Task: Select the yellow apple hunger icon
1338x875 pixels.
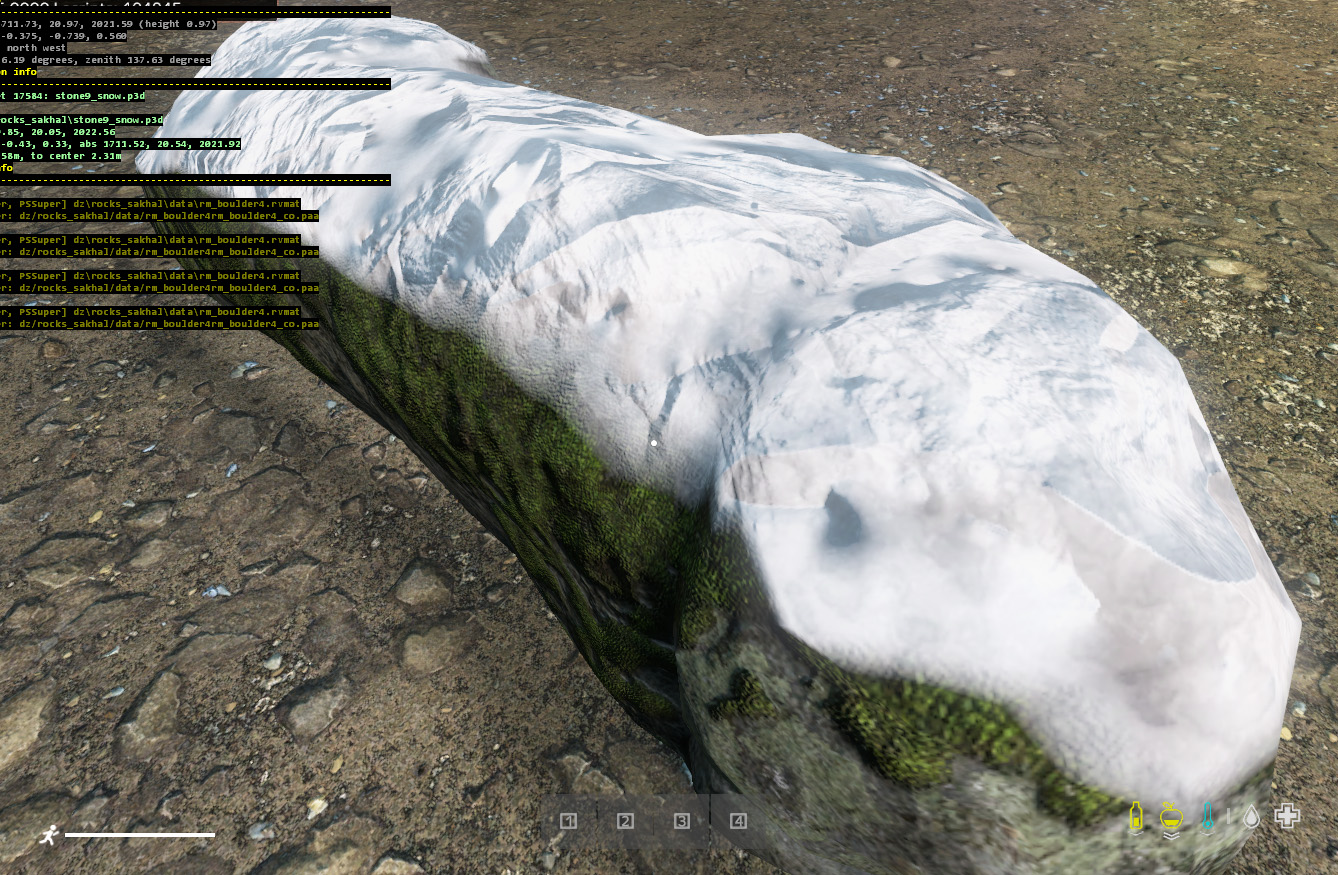Action: coord(1171,817)
